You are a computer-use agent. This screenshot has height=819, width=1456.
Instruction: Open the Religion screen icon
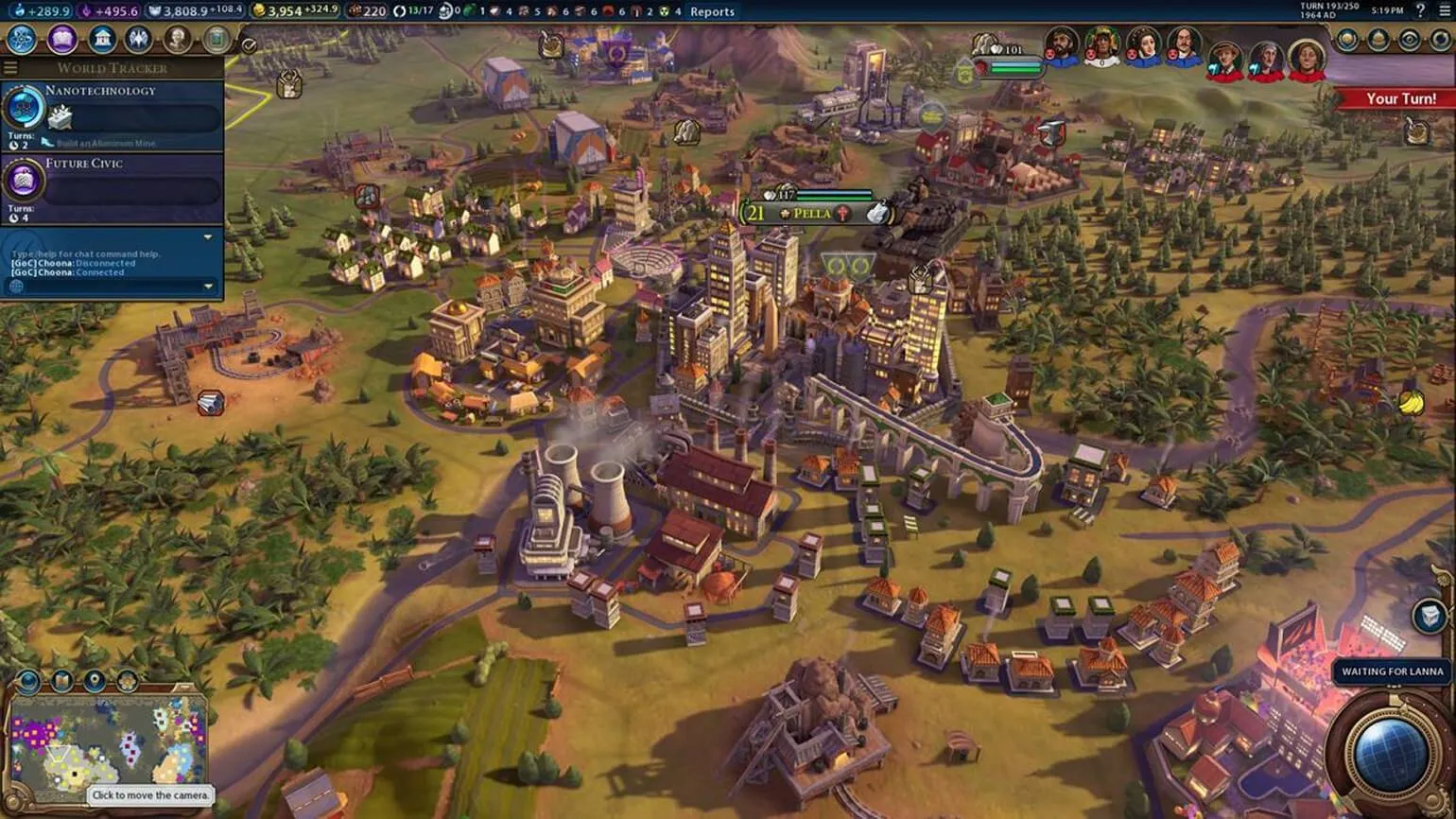tap(139, 40)
